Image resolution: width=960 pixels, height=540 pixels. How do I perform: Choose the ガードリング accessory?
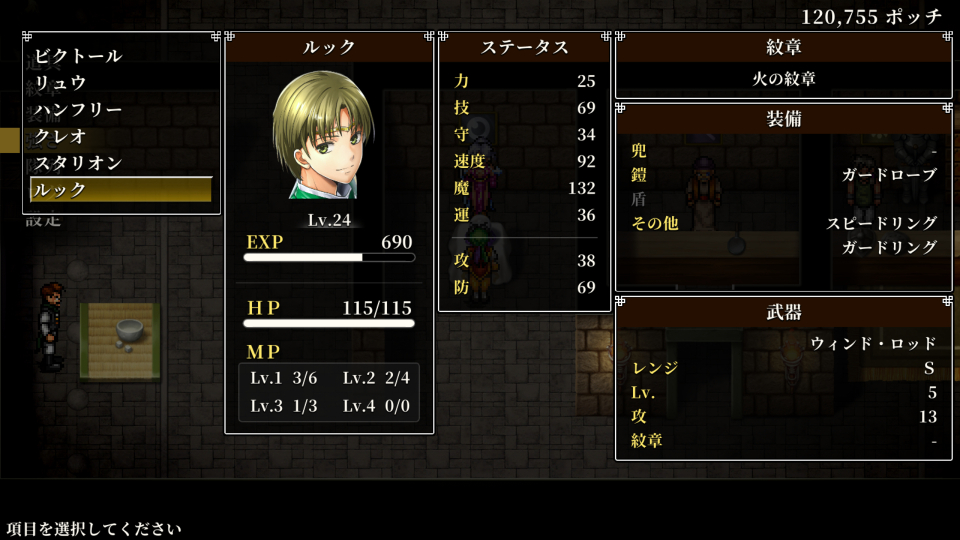point(889,248)
